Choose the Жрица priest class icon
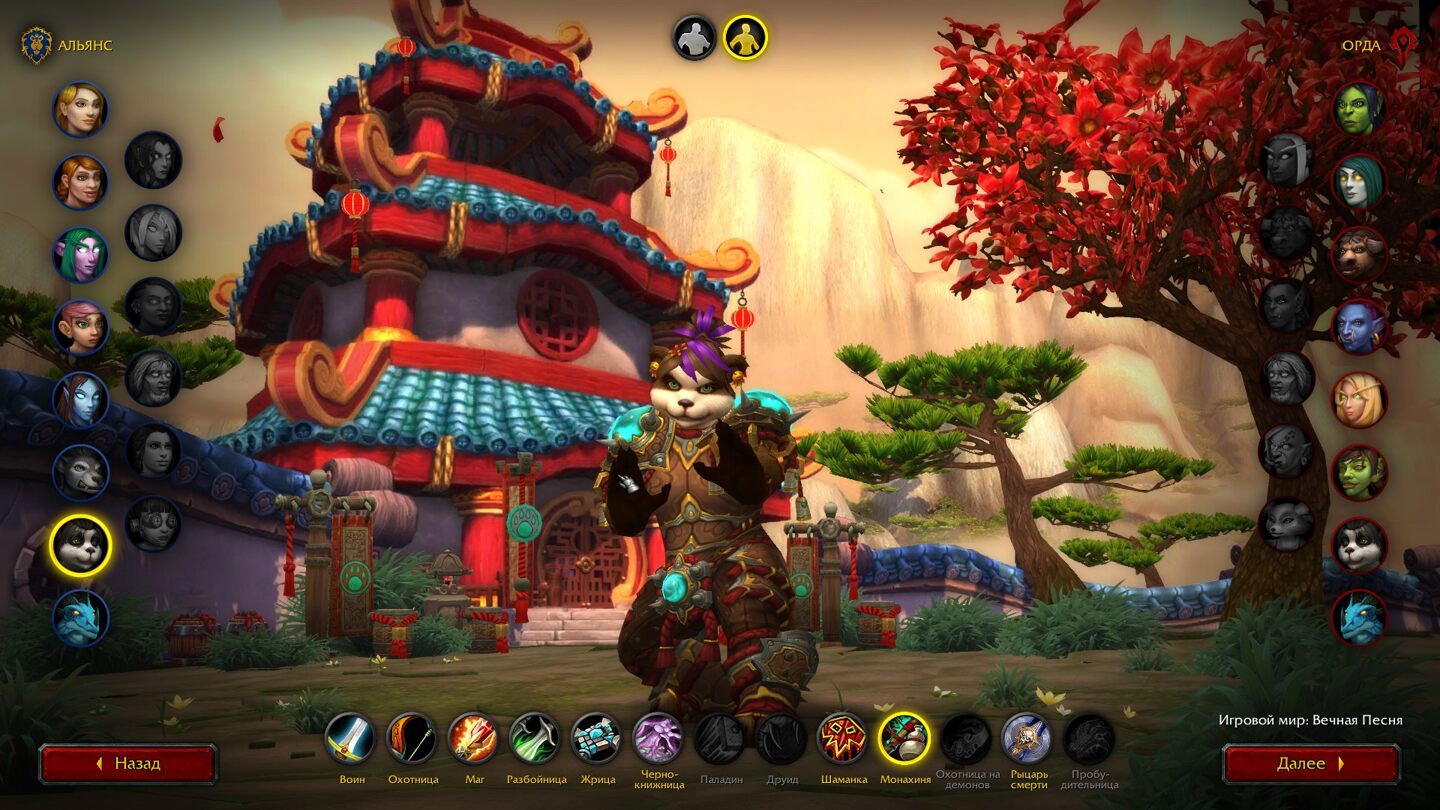The height and width of the screenshot is (810, 1440). point(596,739)
